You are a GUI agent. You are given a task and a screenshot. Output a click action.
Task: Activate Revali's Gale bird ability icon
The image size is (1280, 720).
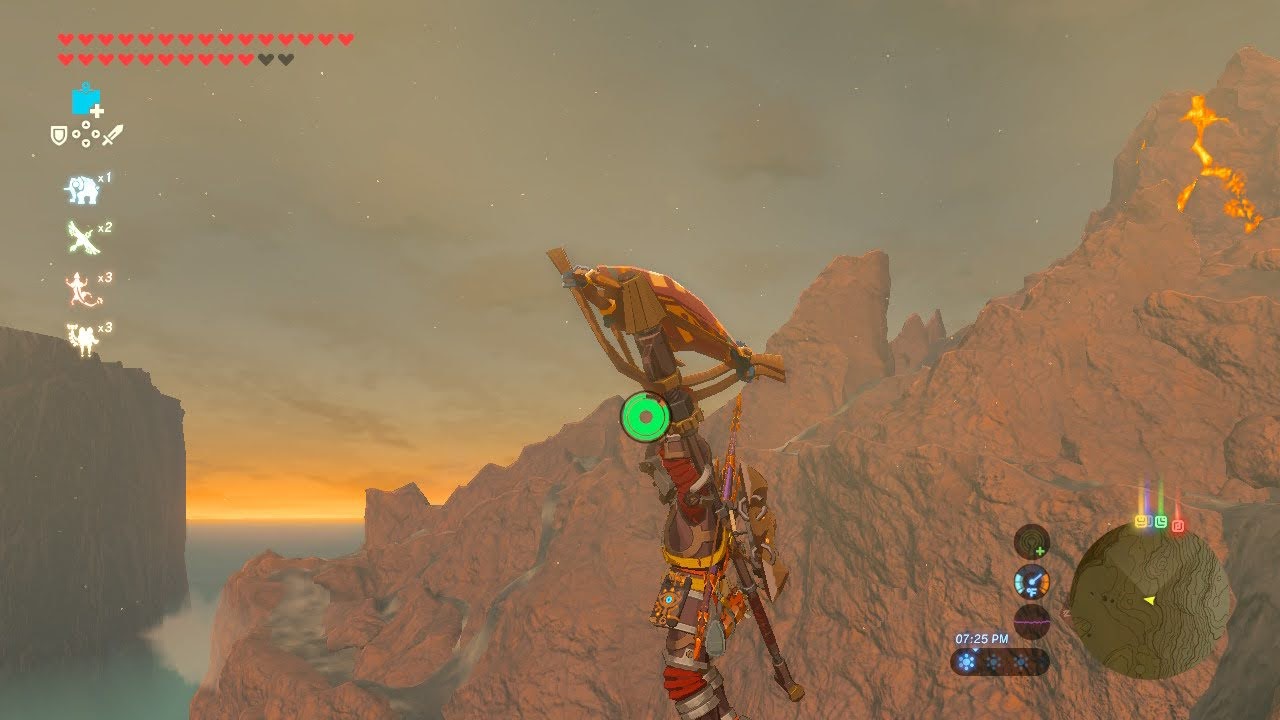pos(82,238)
